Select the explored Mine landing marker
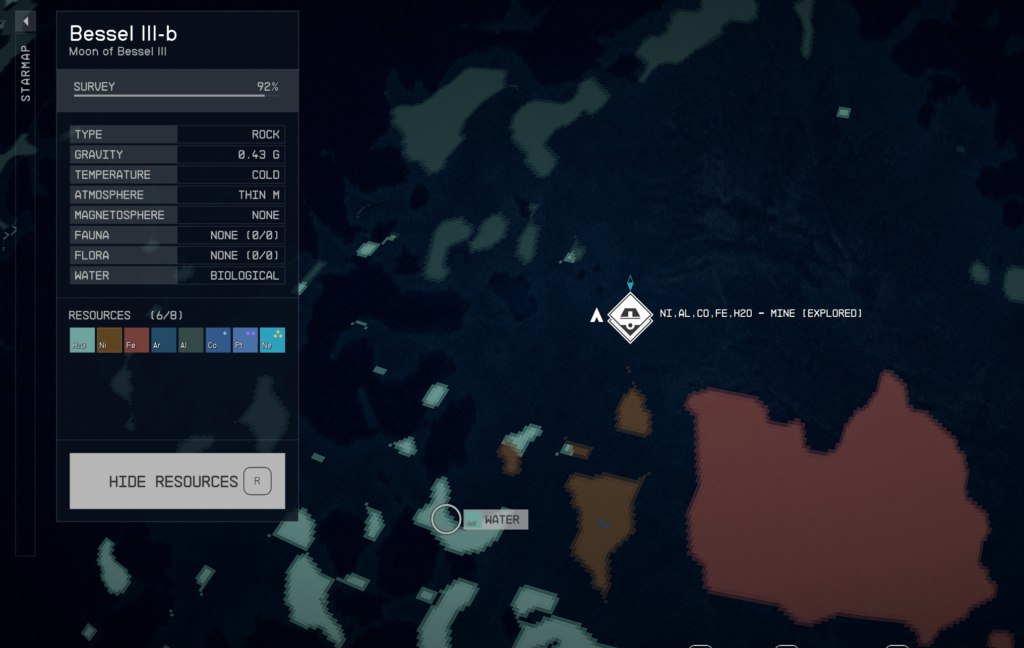The height and width of the screenshot is (648, 1024). pos(630,316)
